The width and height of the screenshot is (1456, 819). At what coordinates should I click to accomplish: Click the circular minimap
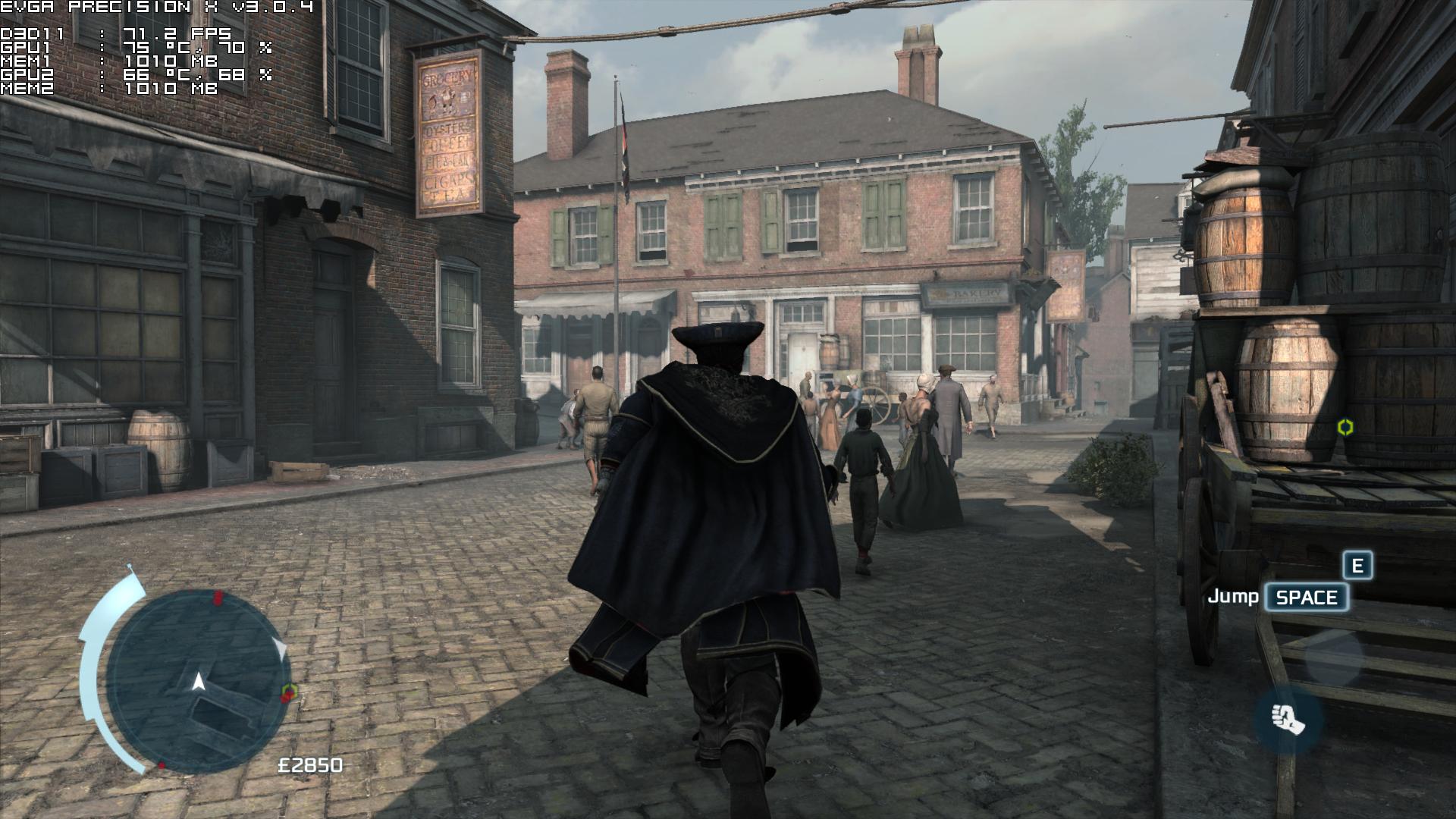(199, 681)
